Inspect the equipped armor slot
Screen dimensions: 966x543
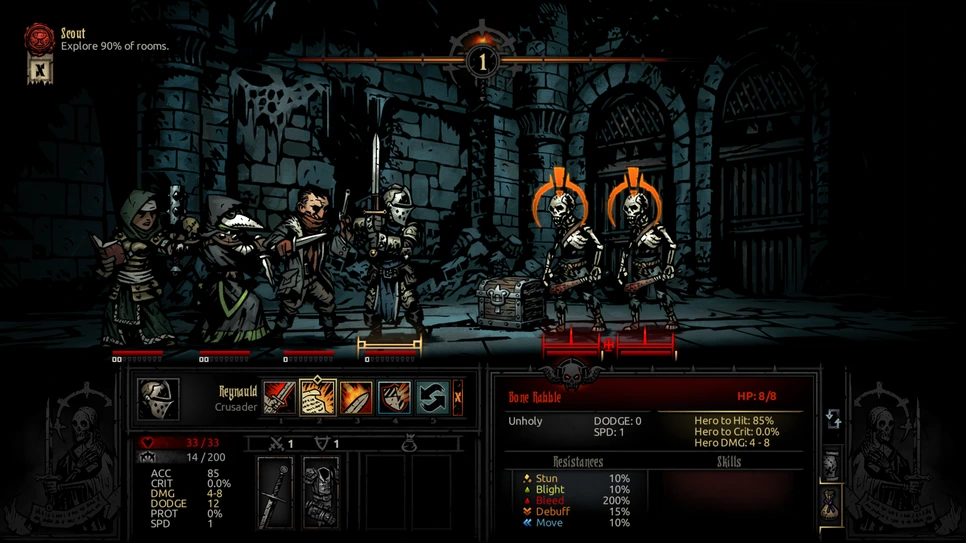(x=321, y=493)
